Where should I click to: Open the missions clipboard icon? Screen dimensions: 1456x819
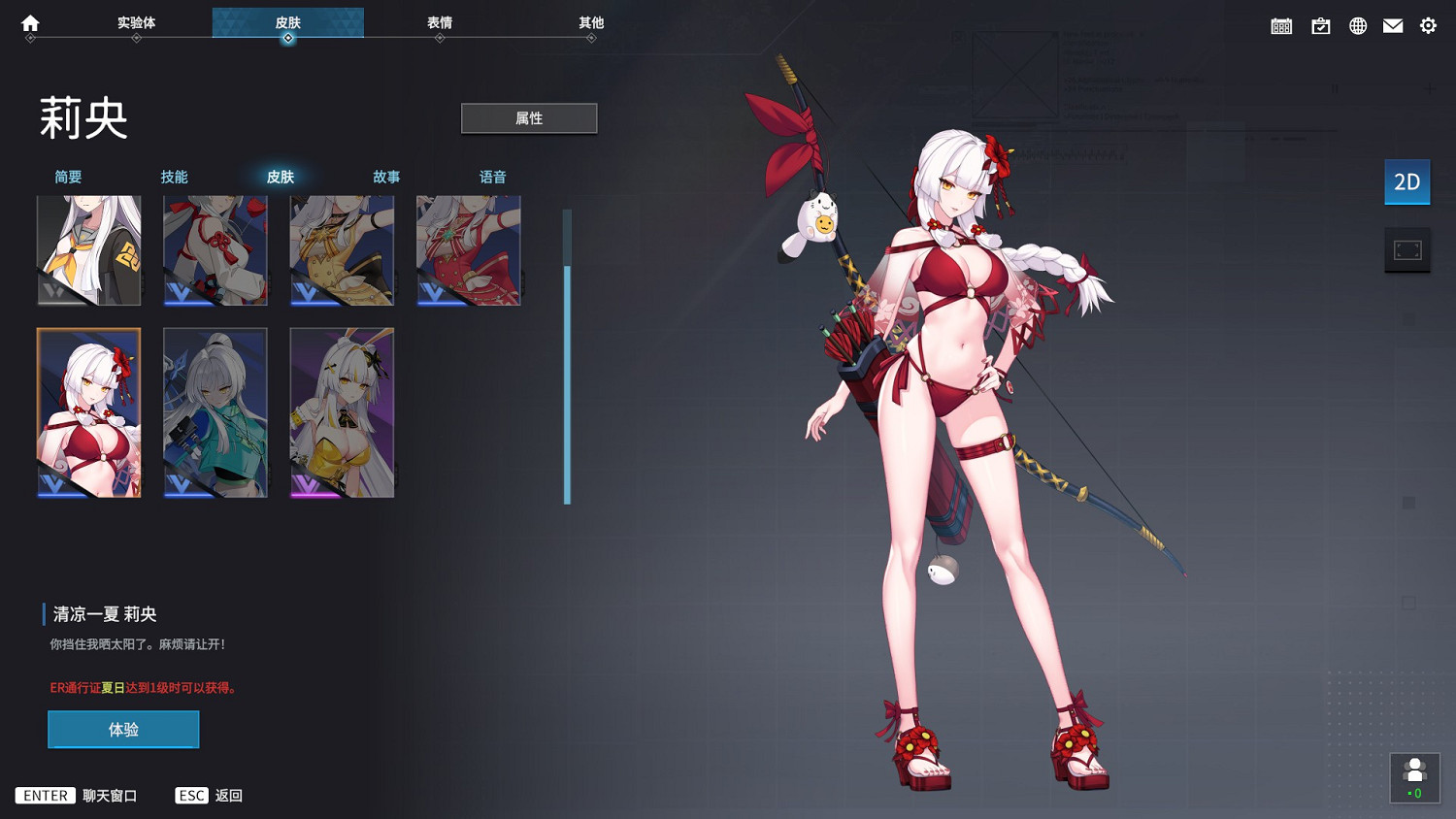(1320, 25)
